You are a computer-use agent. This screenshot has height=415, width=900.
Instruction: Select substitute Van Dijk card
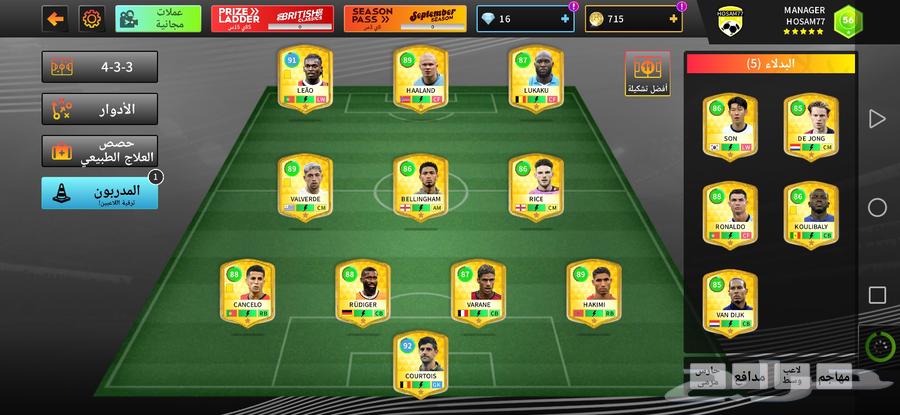730,302
